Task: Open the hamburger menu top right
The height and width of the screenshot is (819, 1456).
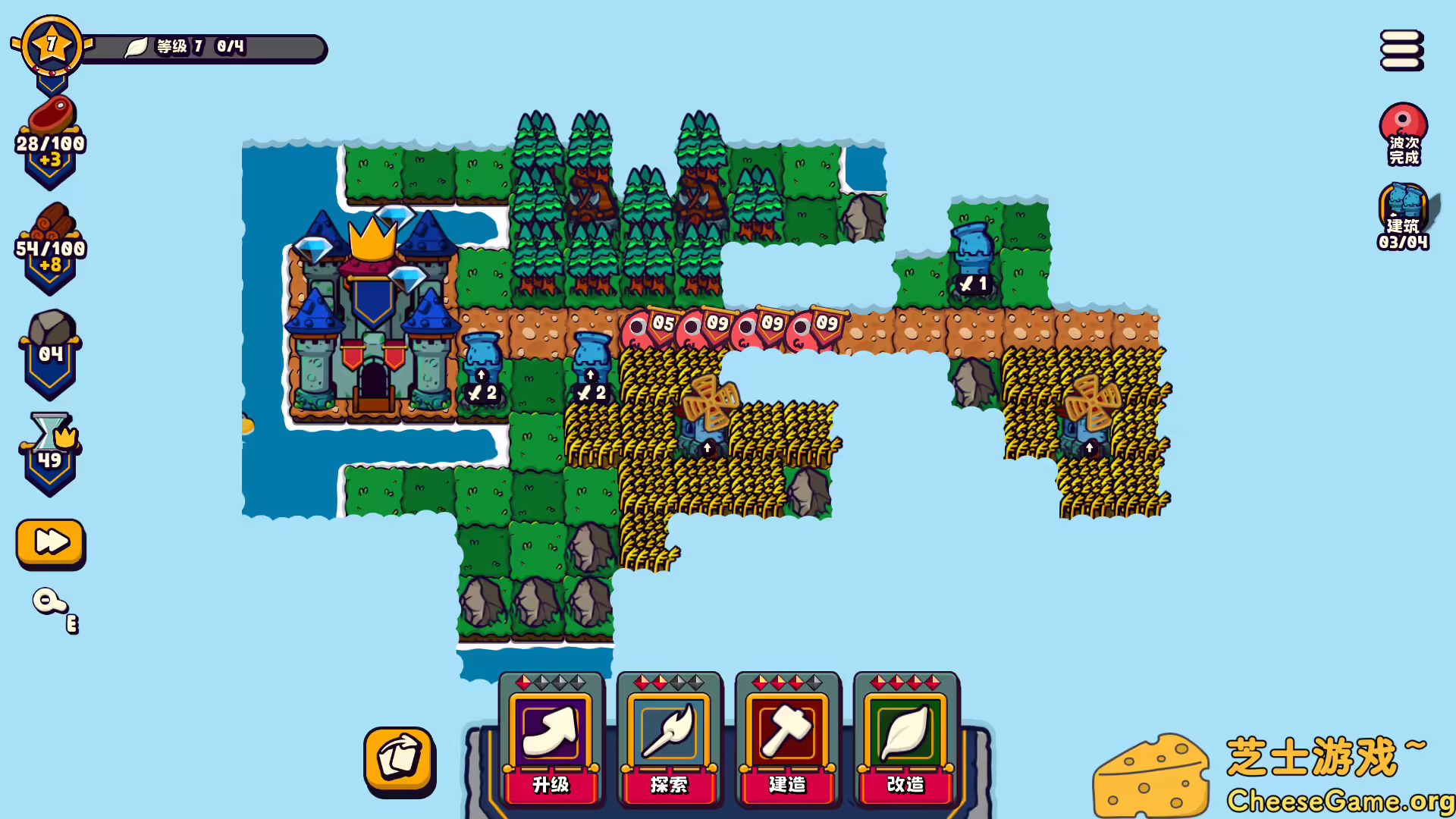Action: (x=1401, y=50)
